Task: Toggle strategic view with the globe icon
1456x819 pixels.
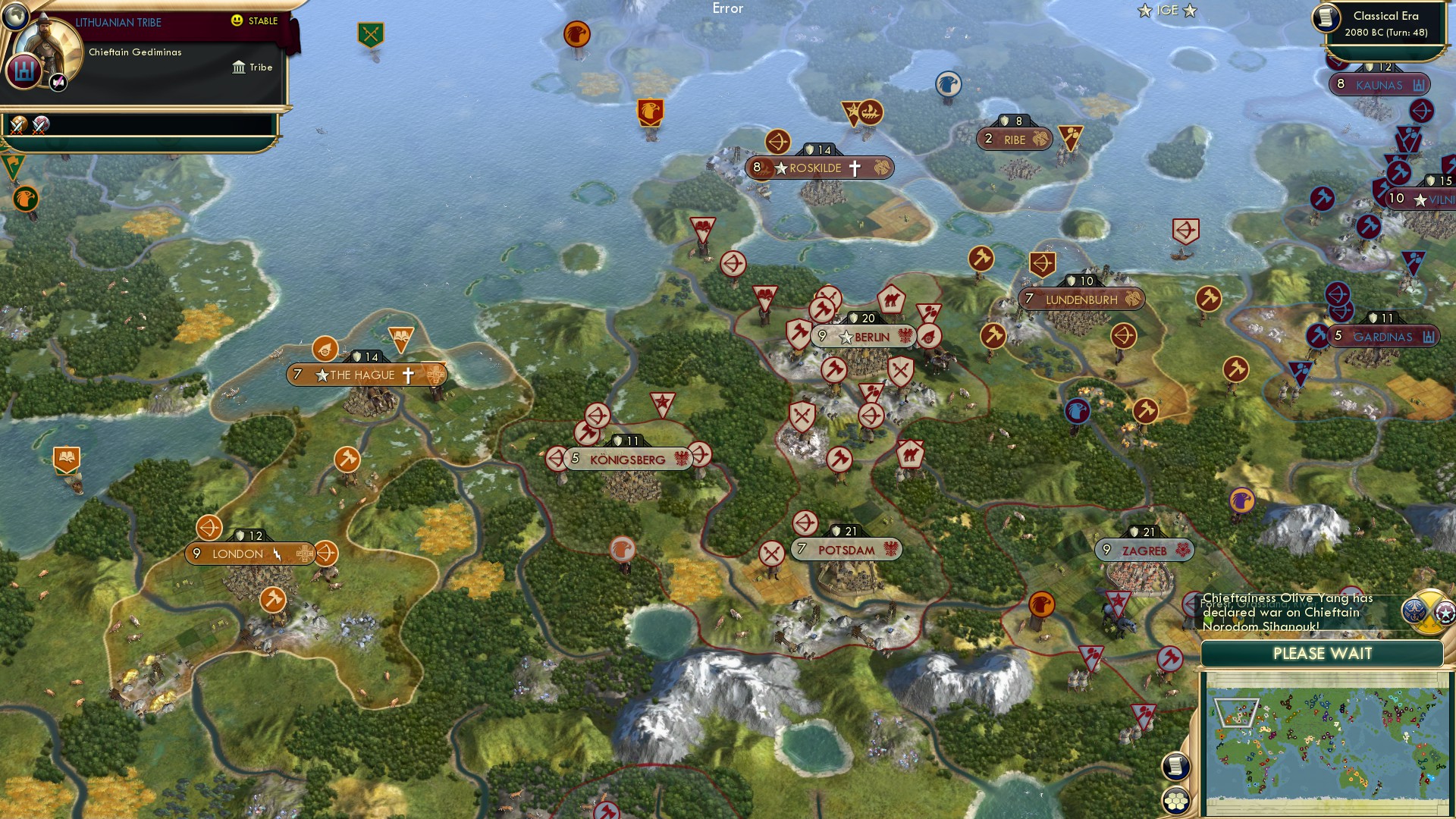Action: point(15,17)
